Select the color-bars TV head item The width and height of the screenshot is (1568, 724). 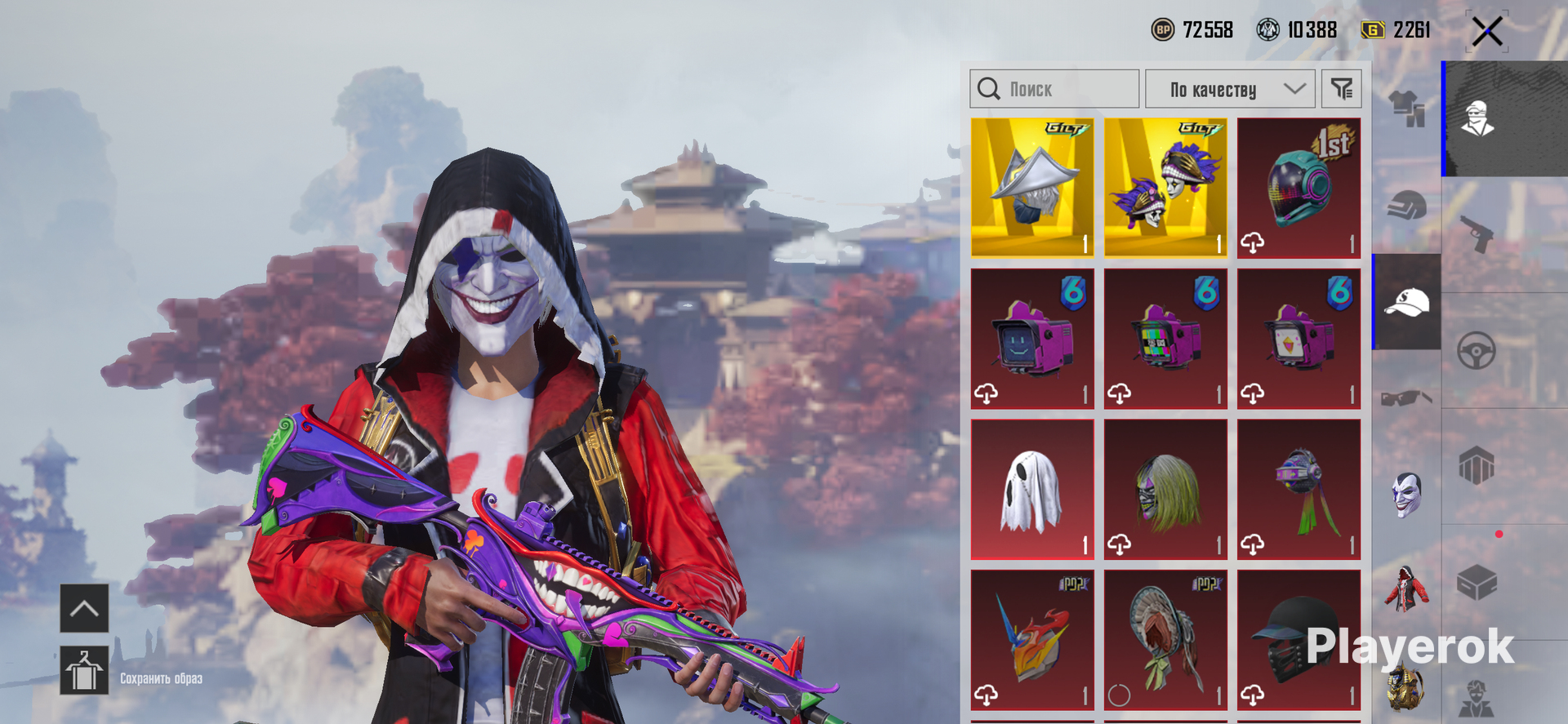point(1165,339)
